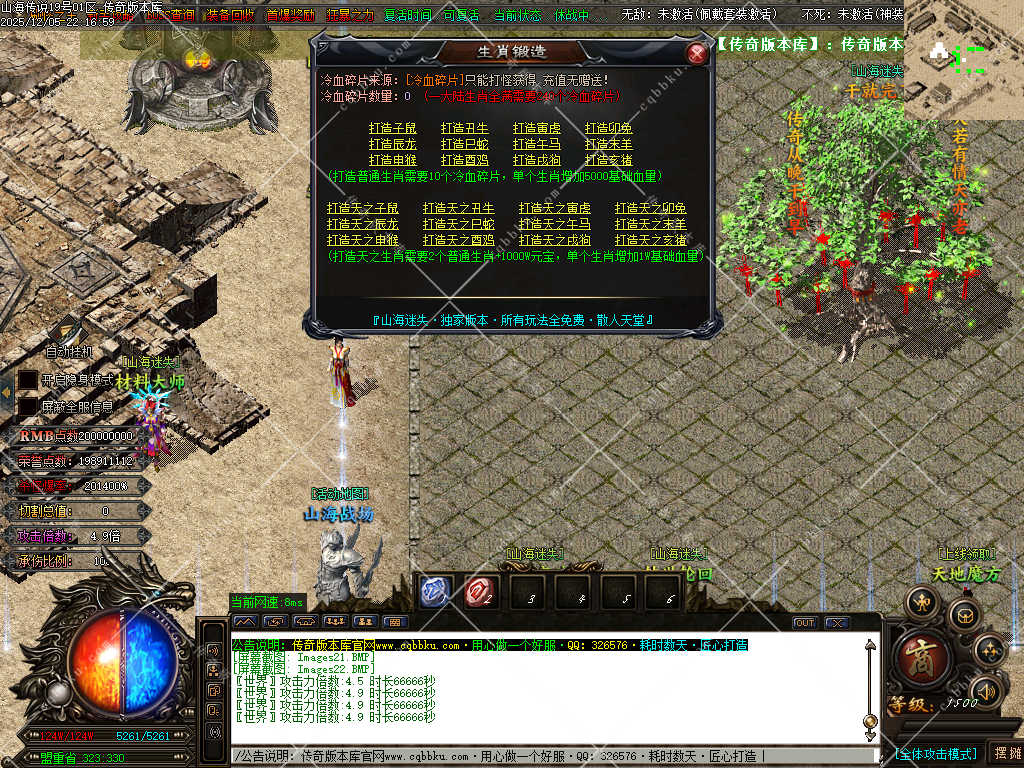Viewport: 1024px width, 768px height.
Task: Tick the 屏蔽全服信息 checkbox
Action: [x=28, y=407]
